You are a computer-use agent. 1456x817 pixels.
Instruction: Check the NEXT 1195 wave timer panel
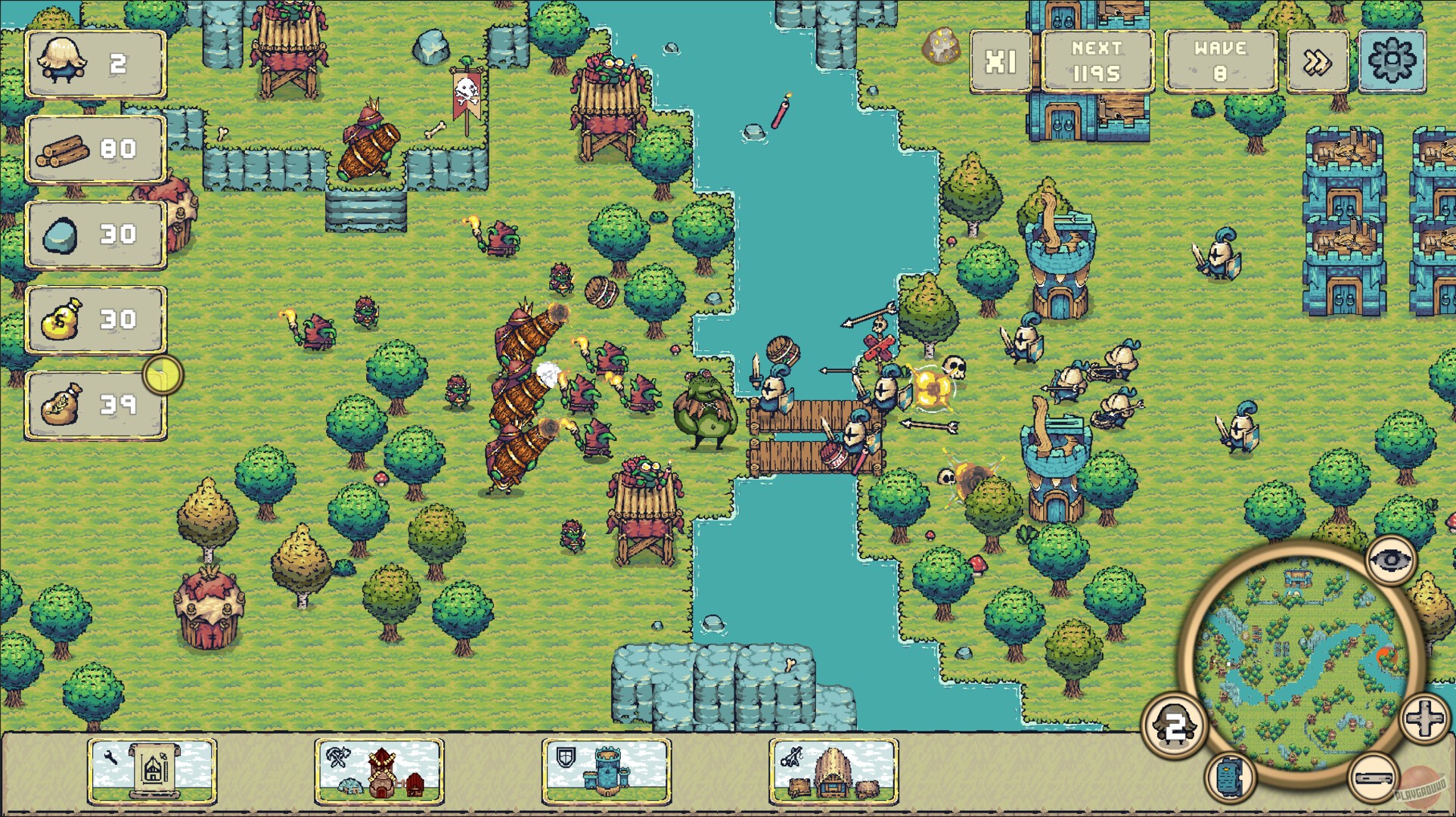click(x=1094, y=62)
